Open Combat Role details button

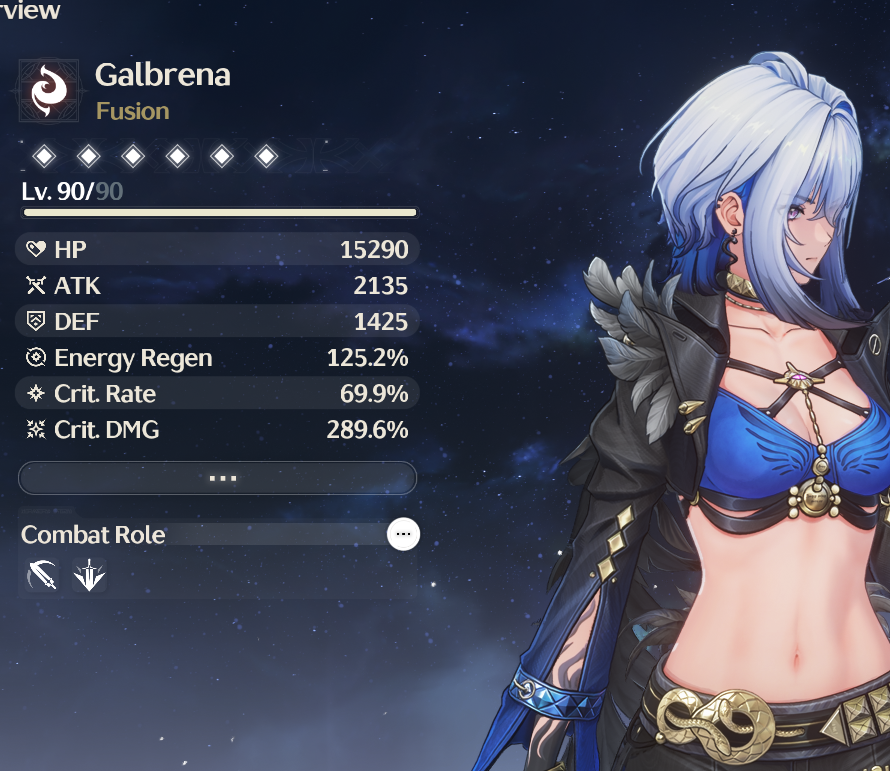403,535
